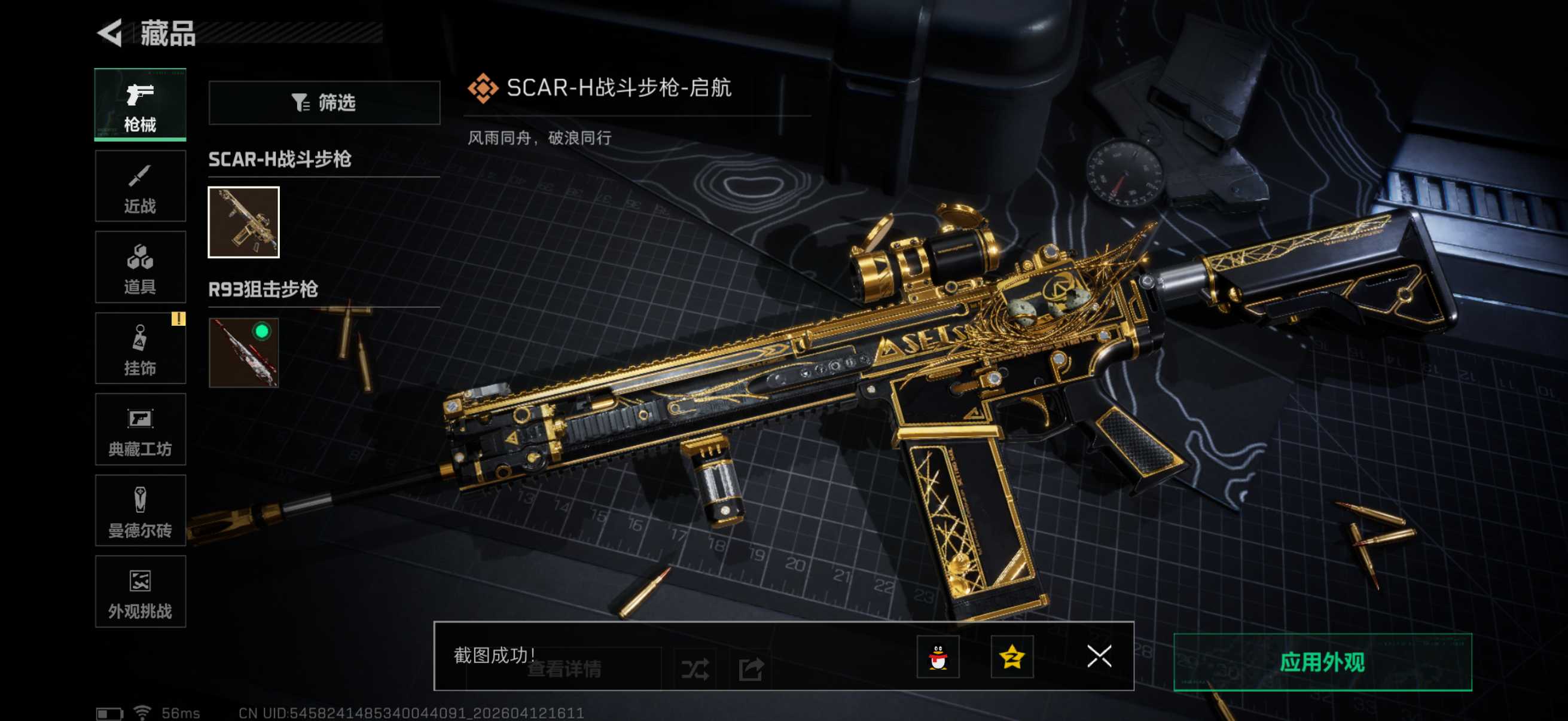Show the 挂饰 charms tab

pyautogui.click(x=140, y=349)
